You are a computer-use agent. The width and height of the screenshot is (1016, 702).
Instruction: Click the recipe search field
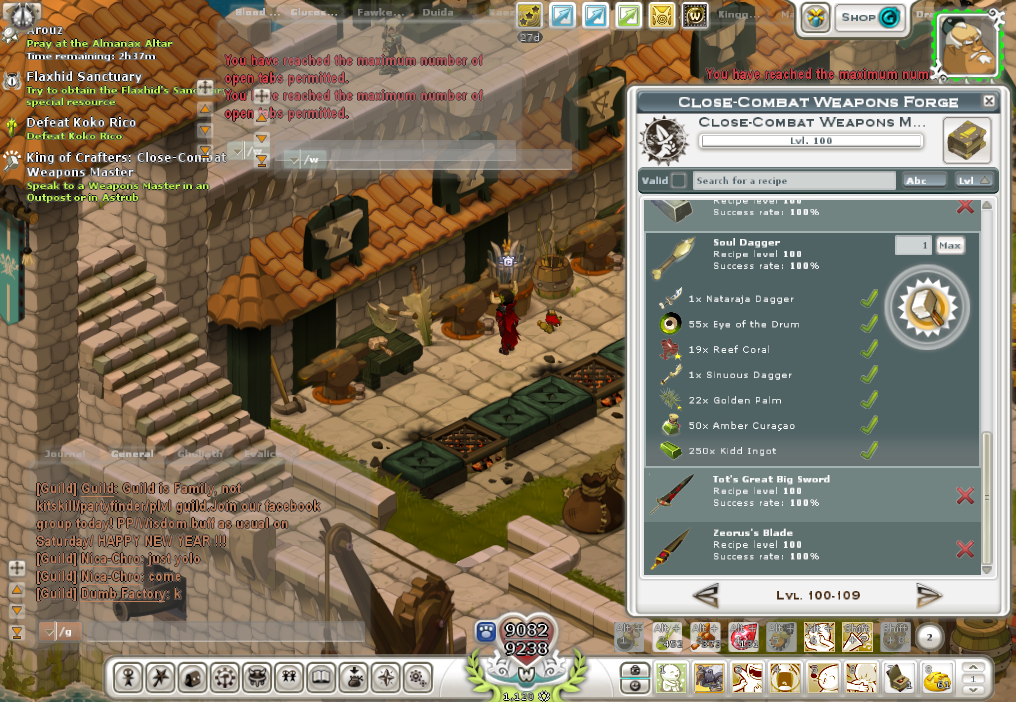pos(794,181)
